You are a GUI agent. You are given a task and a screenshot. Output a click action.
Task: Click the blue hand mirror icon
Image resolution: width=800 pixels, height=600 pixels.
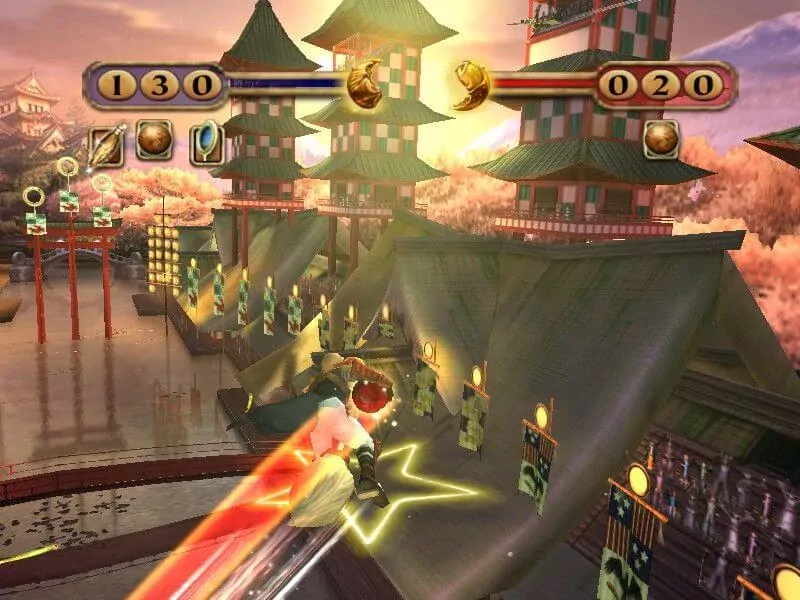(x=206, y=144)
